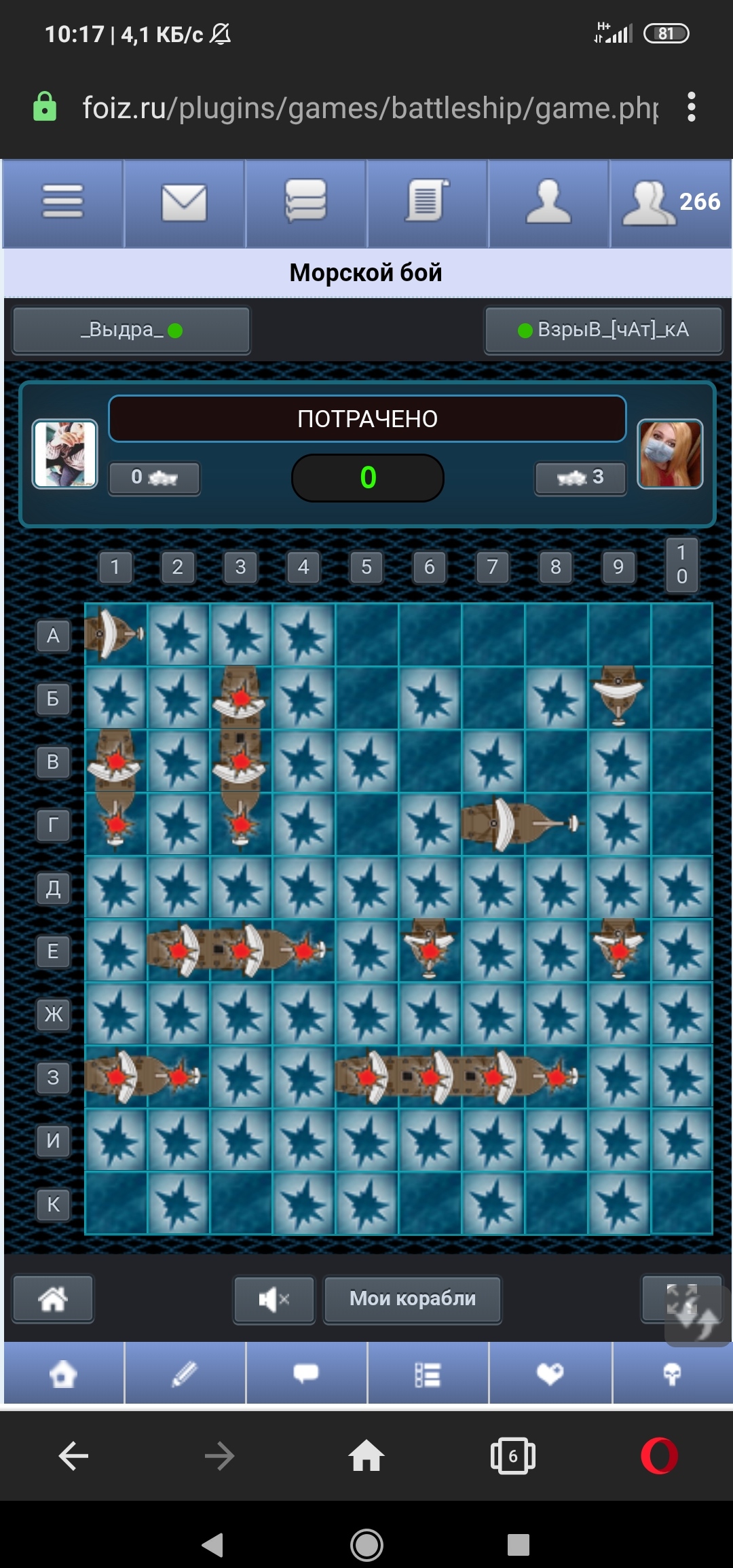
Task: Open browser three-dot menu
Action: [692, 107]
